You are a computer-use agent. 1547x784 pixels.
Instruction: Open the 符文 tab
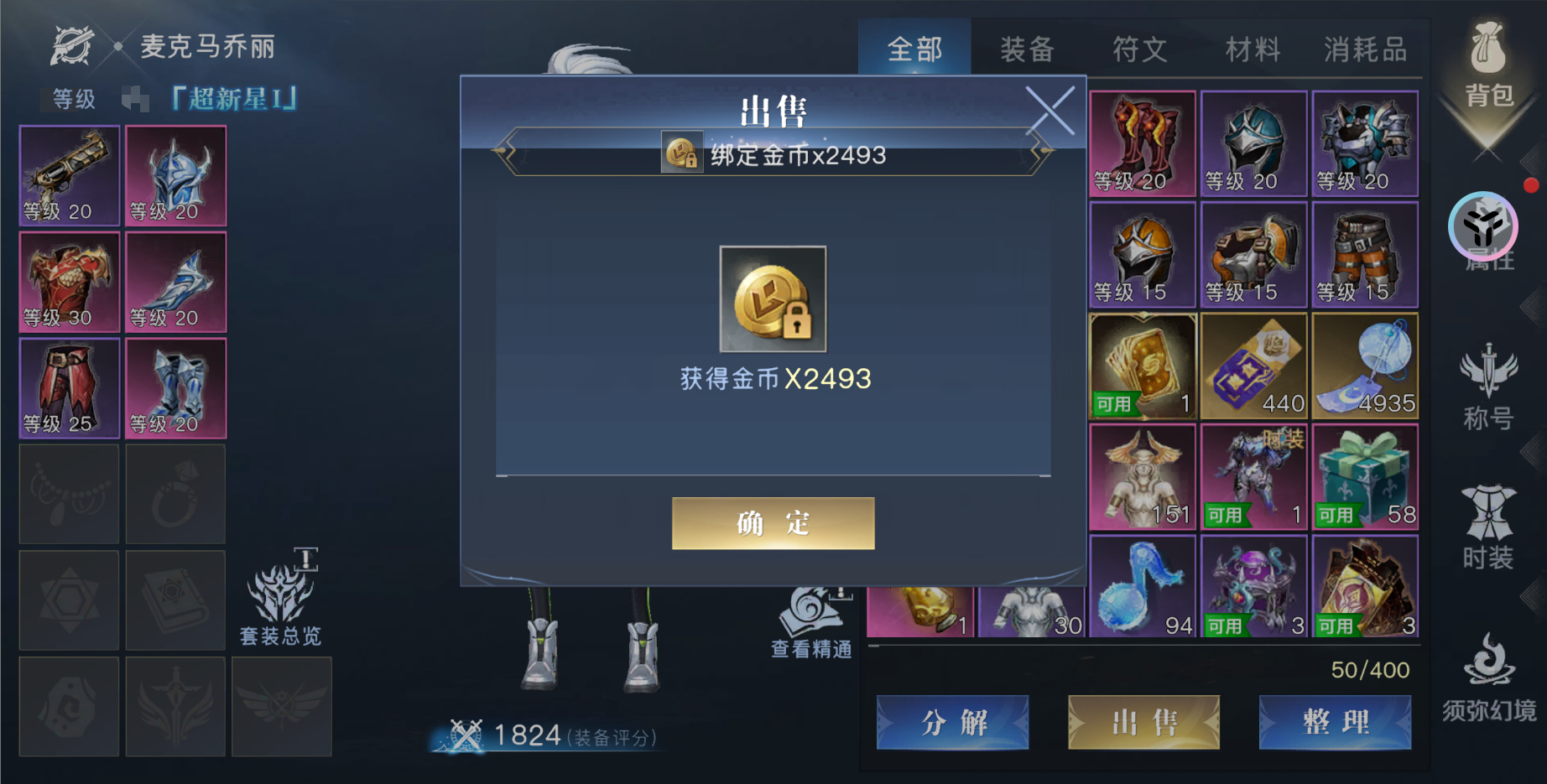point(1138,49)
